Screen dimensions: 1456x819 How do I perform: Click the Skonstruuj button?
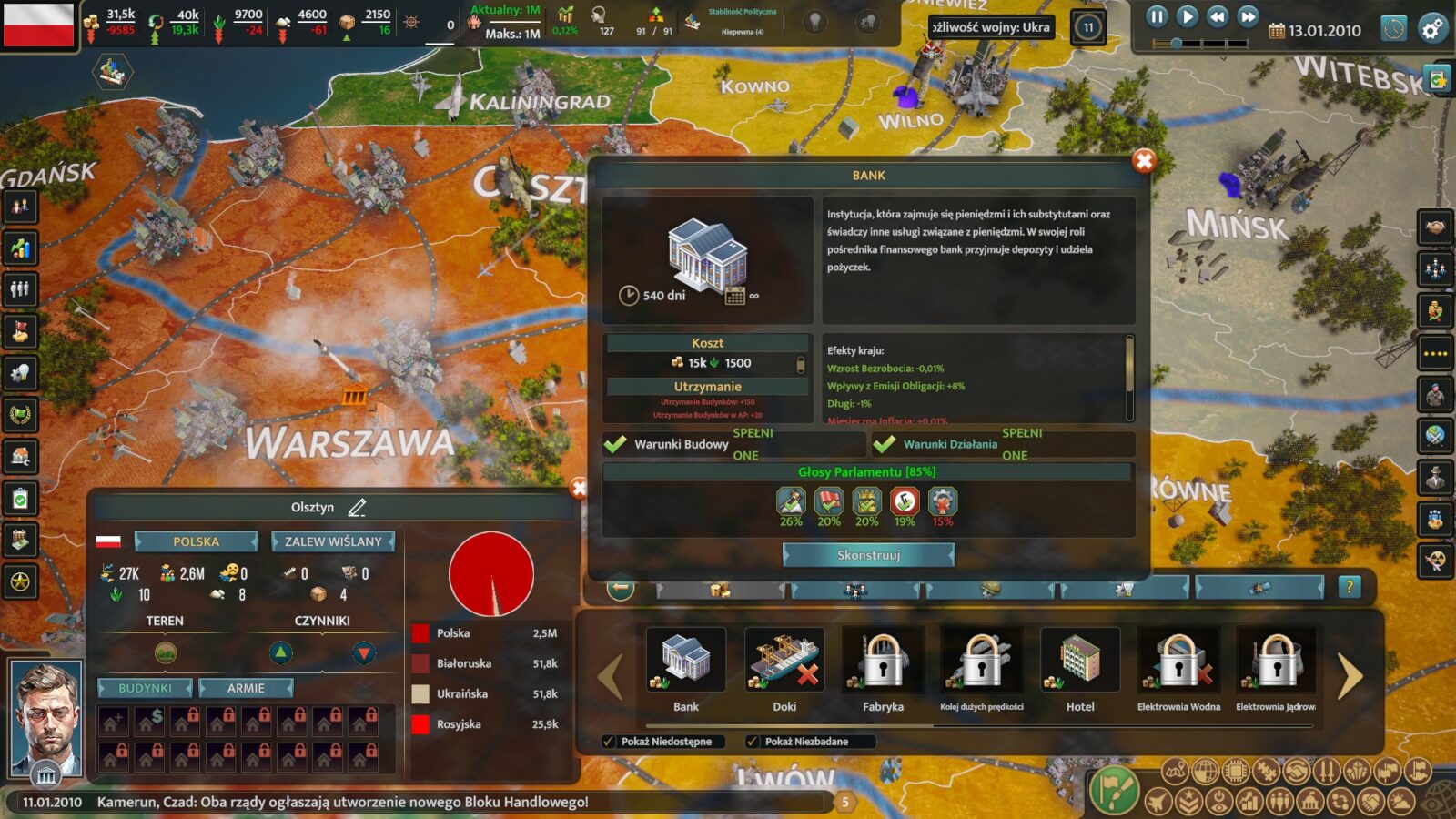(868, 554)
